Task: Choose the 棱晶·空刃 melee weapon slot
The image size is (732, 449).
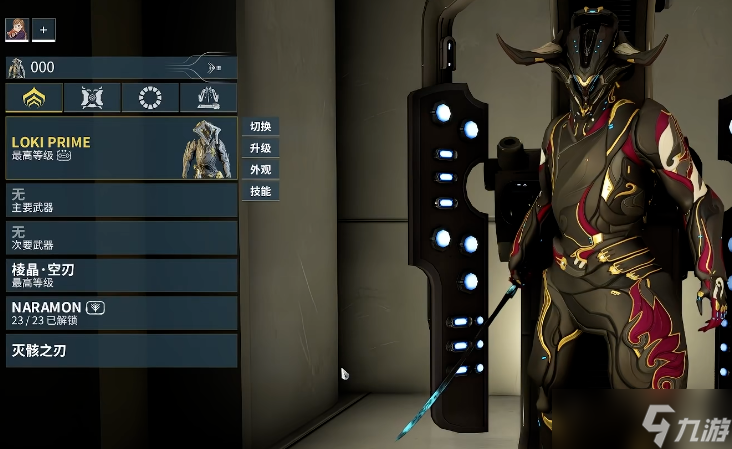Action: coord(121,275)
